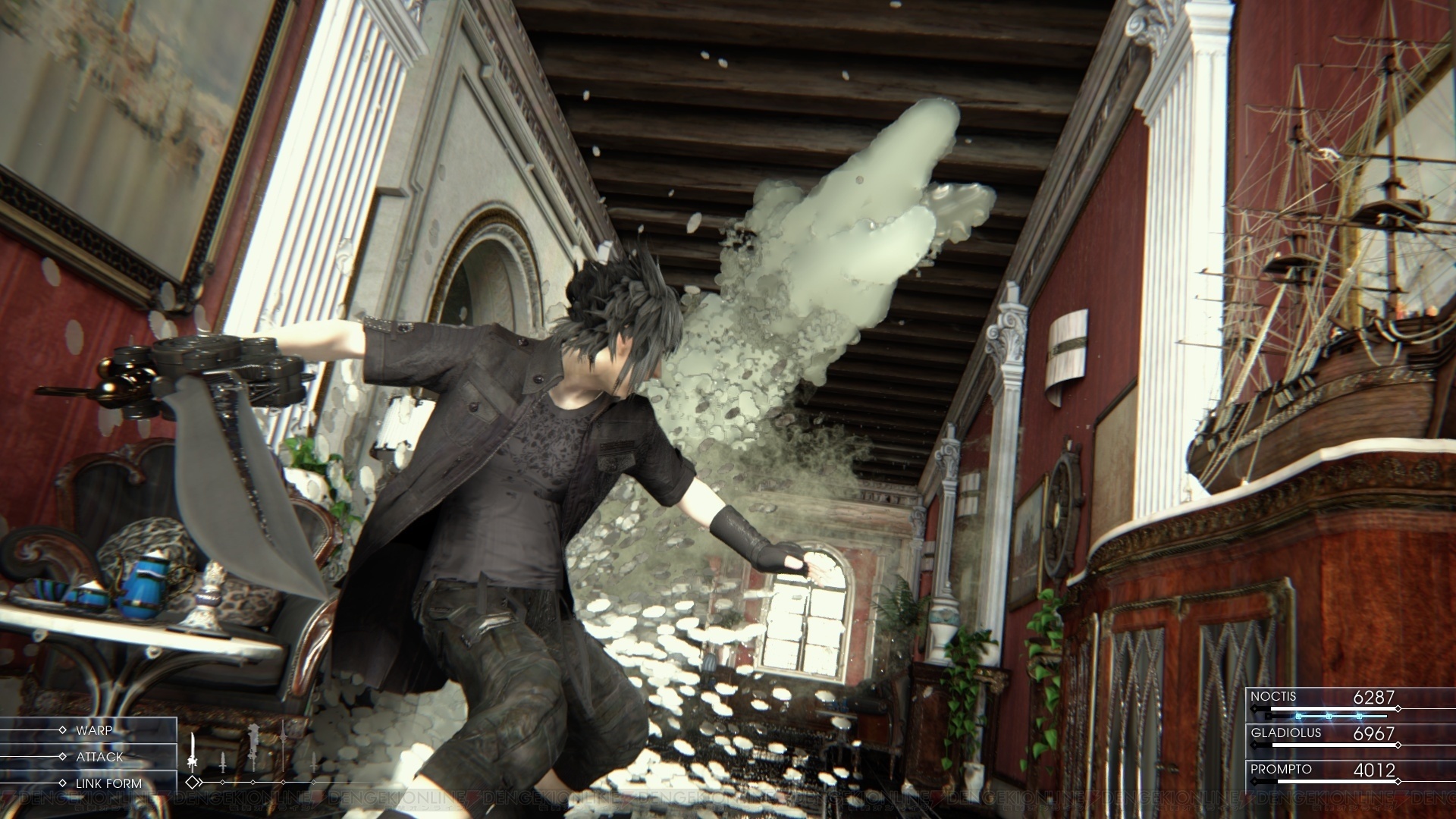
Task: Select the rightmost short sword weapon icon
Action: (x=314, y=762)
